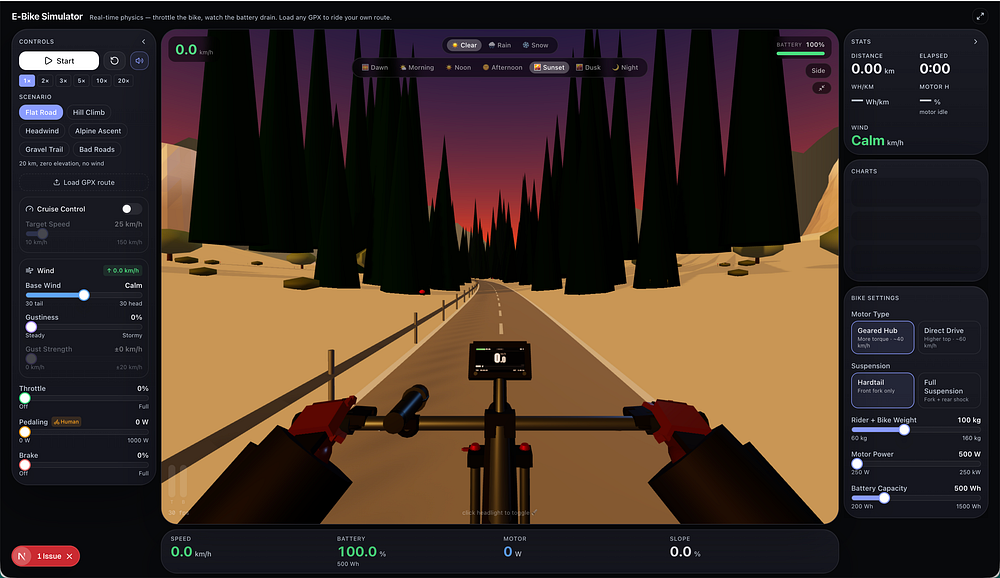Screen dimensions: 1000x578
Task: Choose the Bad Roads scenario
Action: [x=97, y=149]
